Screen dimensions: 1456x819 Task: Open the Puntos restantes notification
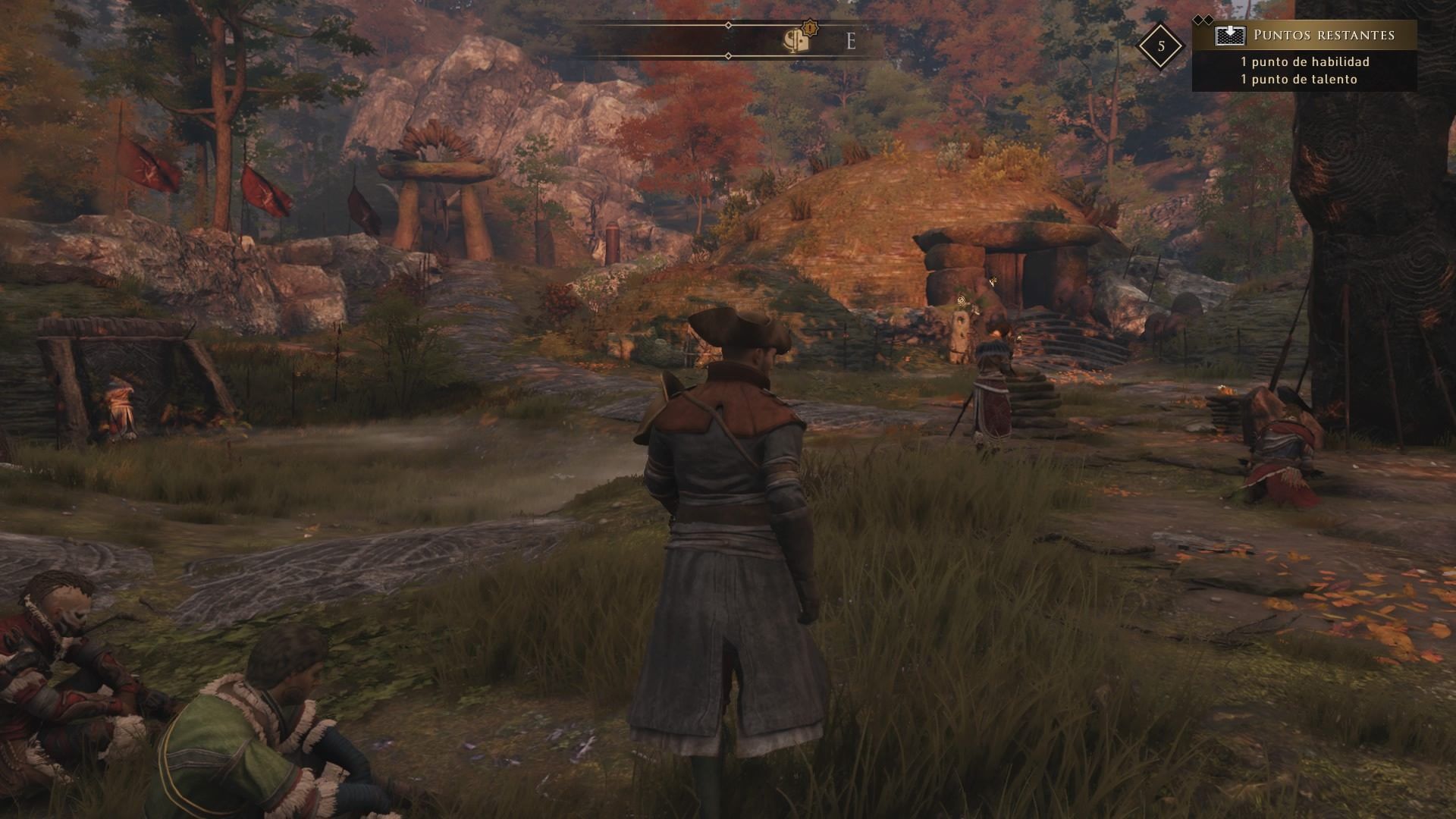1304,56
